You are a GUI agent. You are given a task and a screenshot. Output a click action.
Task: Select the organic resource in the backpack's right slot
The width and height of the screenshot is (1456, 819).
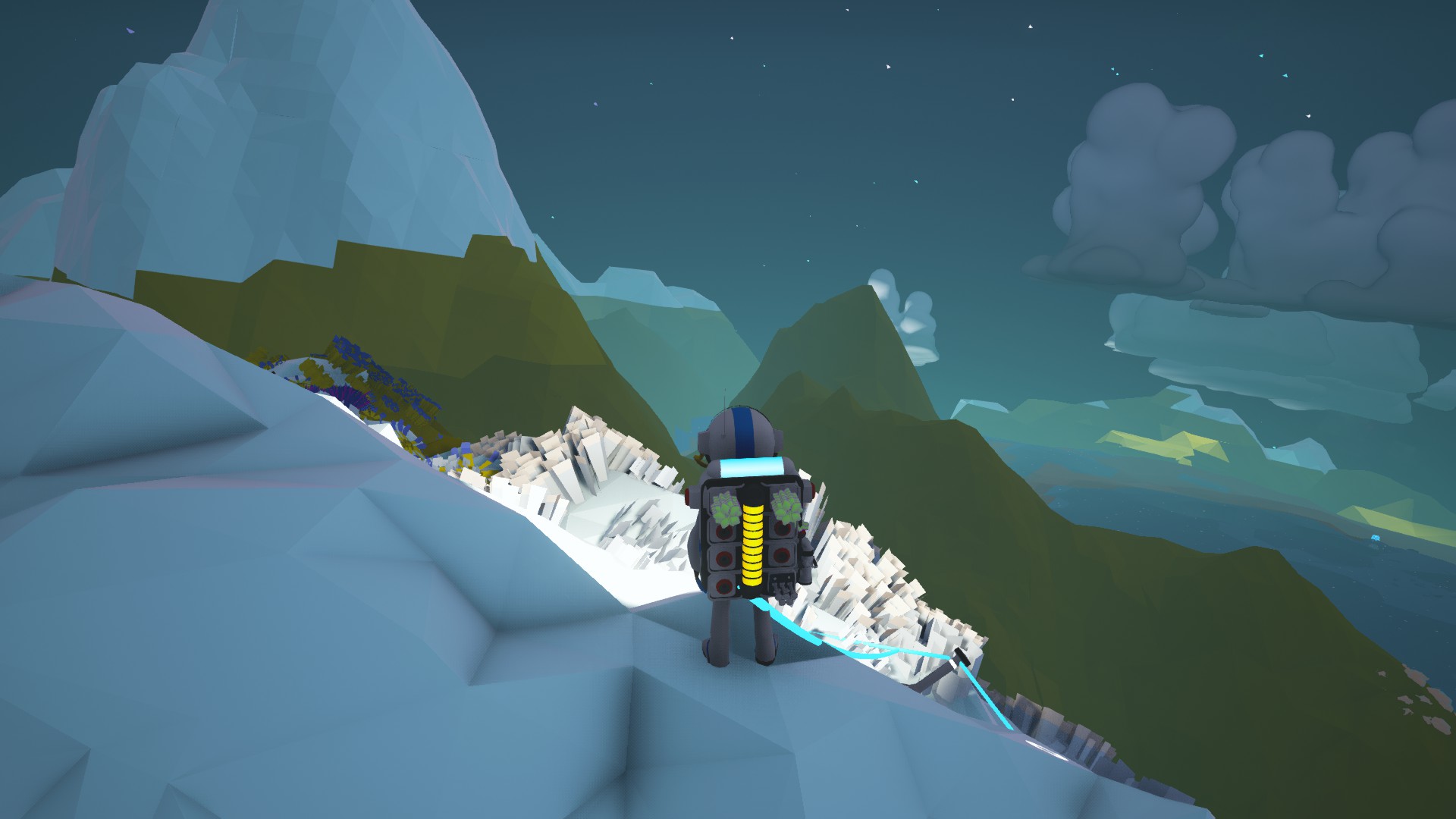pos(784,505)
